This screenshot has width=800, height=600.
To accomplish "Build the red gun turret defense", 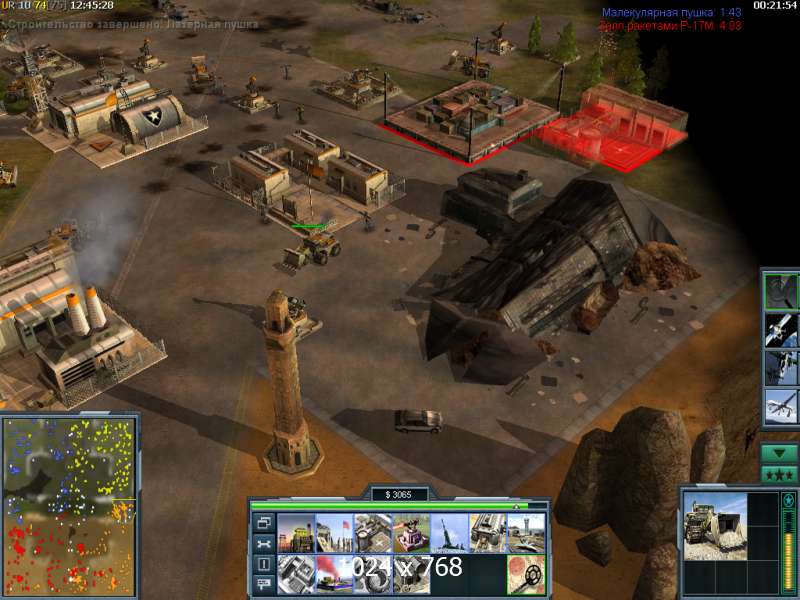I will pos(411,533).
